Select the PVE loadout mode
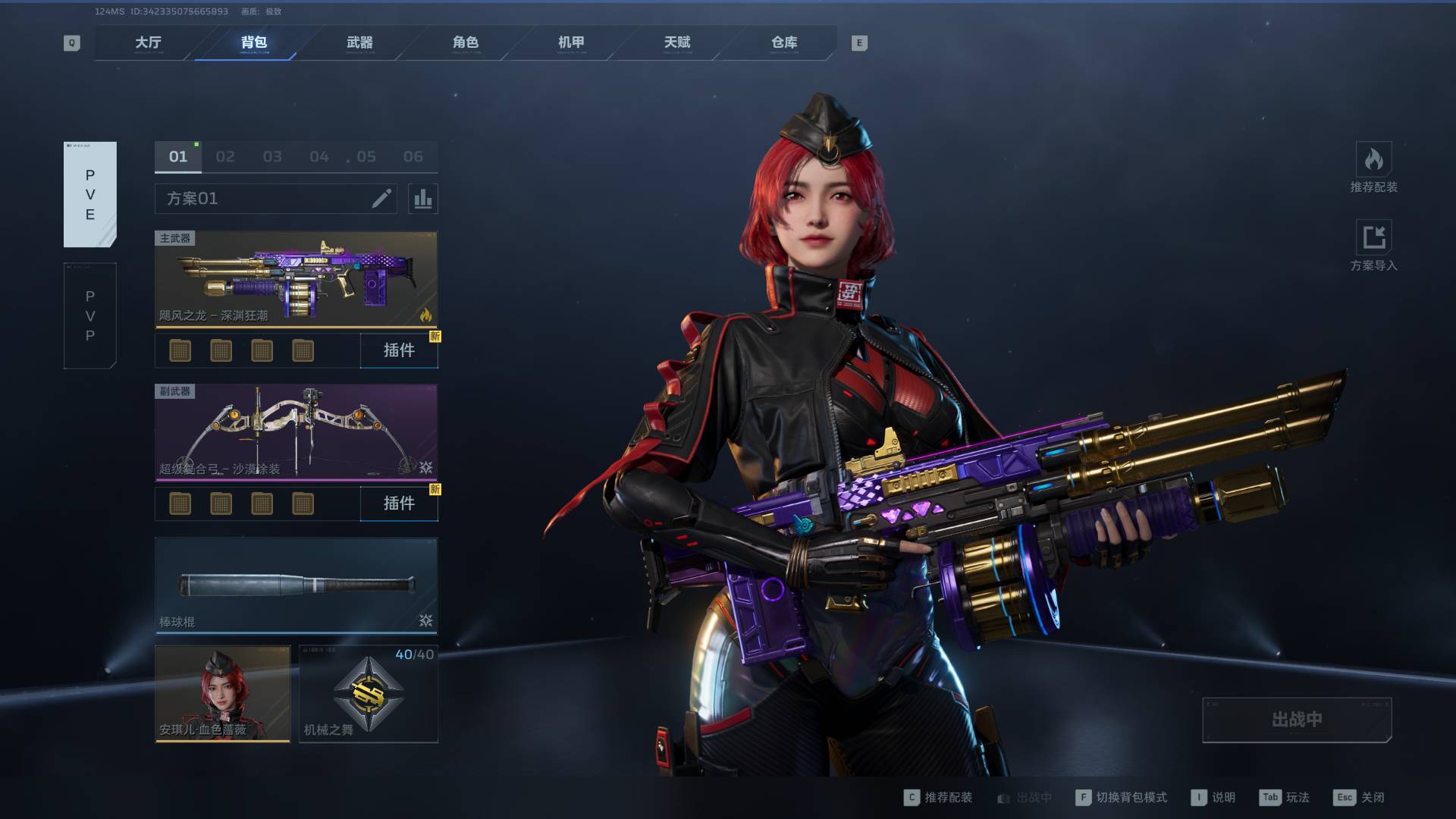1456x819 pixels. (x=90, y=194)
